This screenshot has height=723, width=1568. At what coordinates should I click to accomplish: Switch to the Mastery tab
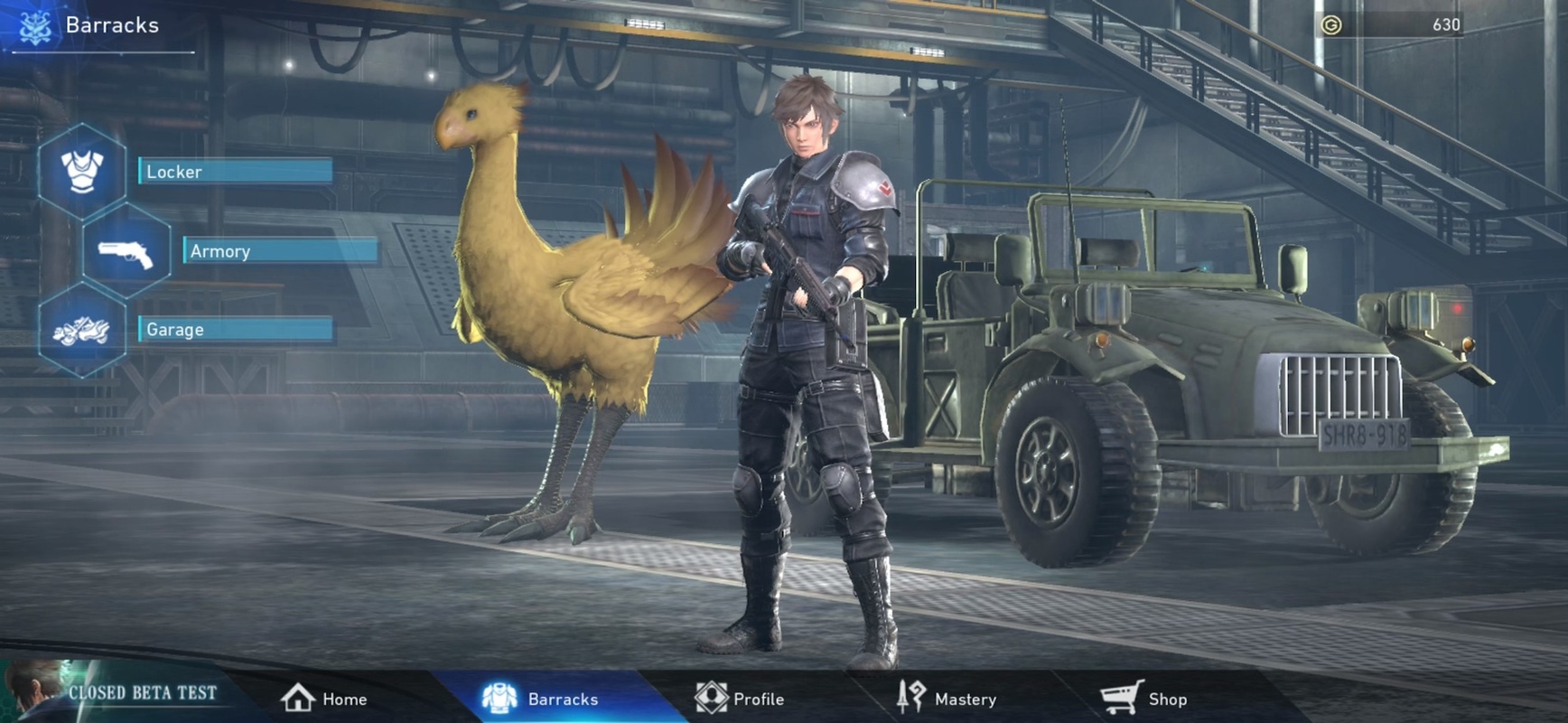pos(947,699)
